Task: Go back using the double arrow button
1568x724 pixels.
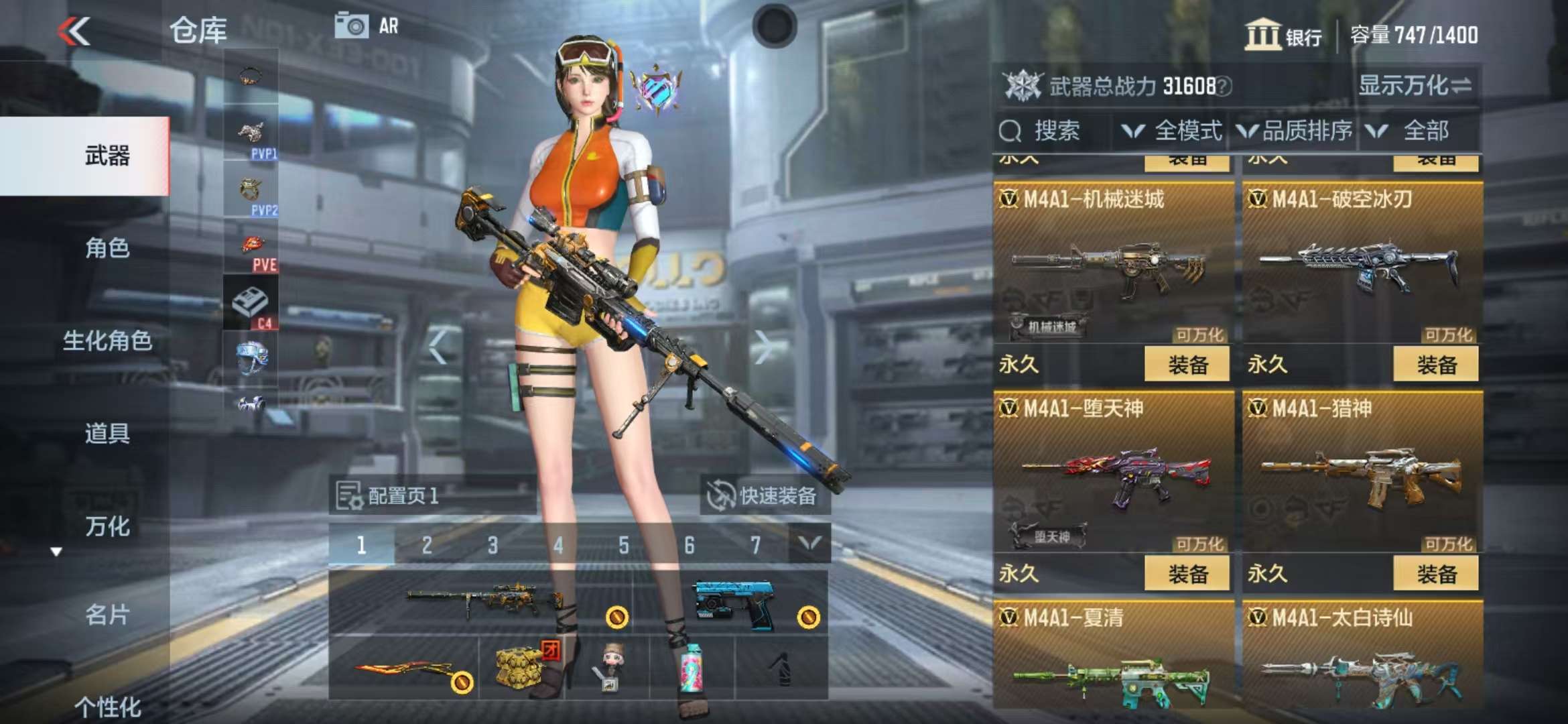Action: (74, 32)
